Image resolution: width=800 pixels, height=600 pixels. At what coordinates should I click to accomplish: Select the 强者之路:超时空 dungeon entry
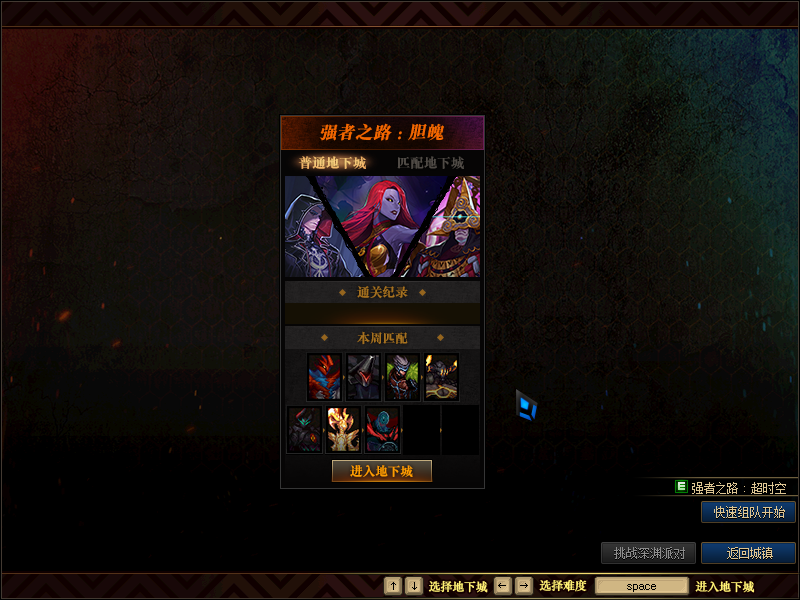pos(738,488)
